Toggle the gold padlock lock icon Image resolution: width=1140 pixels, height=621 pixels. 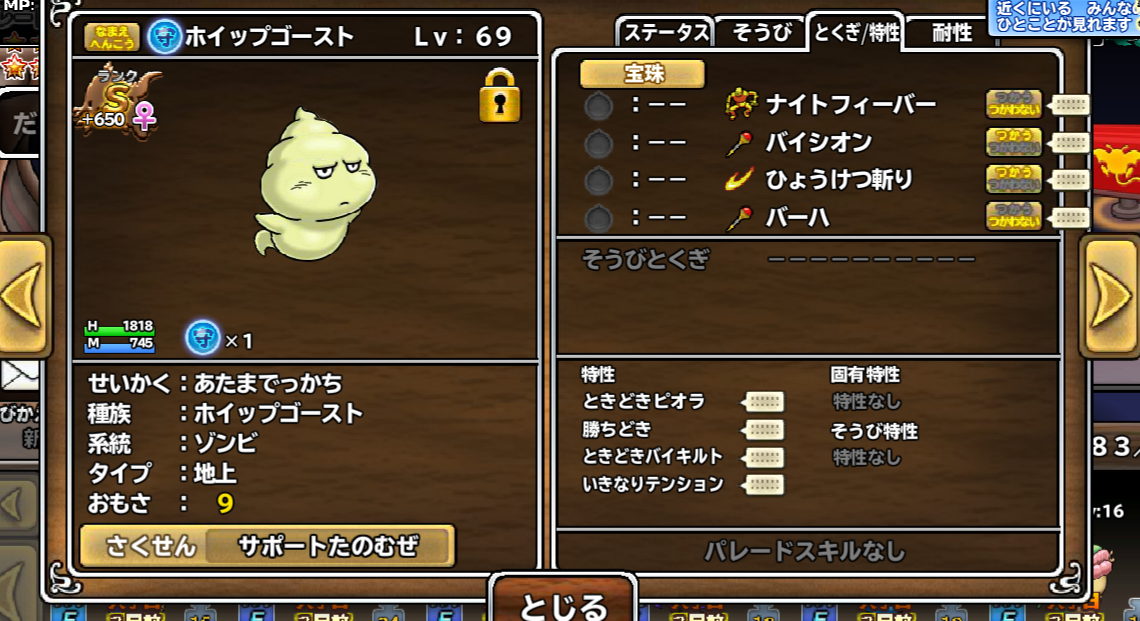coord(499,96)
